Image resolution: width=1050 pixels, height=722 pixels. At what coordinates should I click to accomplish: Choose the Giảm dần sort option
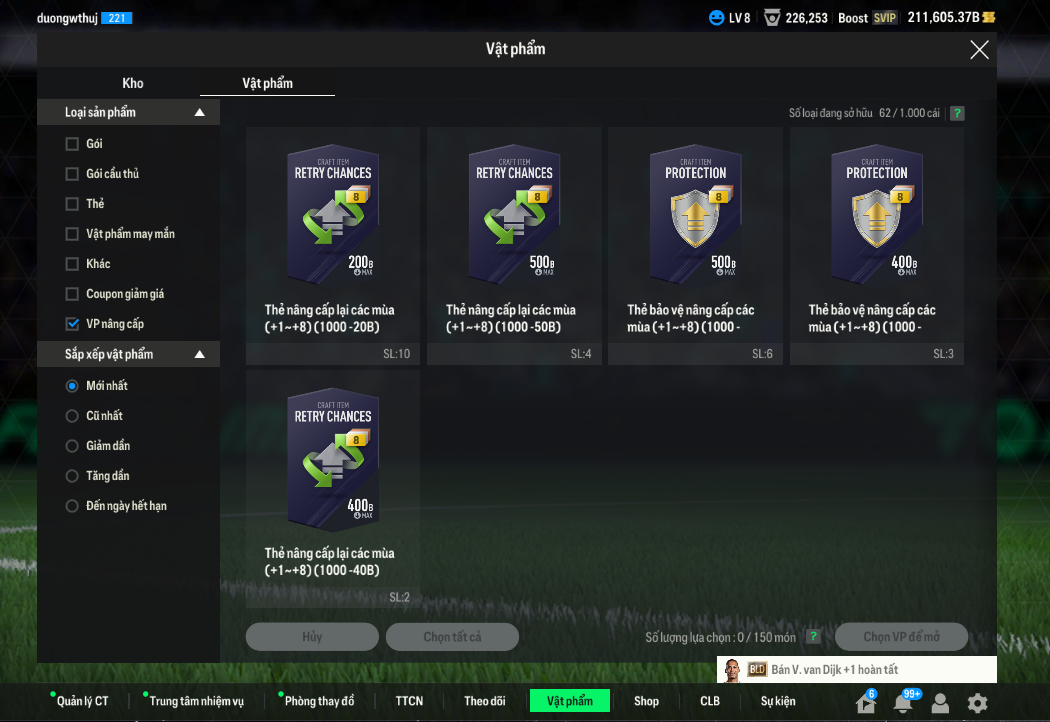coord(72,446)
